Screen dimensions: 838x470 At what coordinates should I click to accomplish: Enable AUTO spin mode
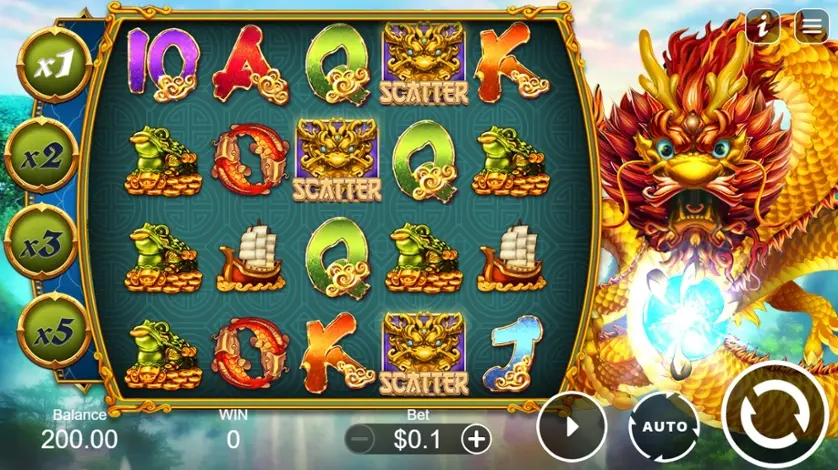[x=664, y=426]
